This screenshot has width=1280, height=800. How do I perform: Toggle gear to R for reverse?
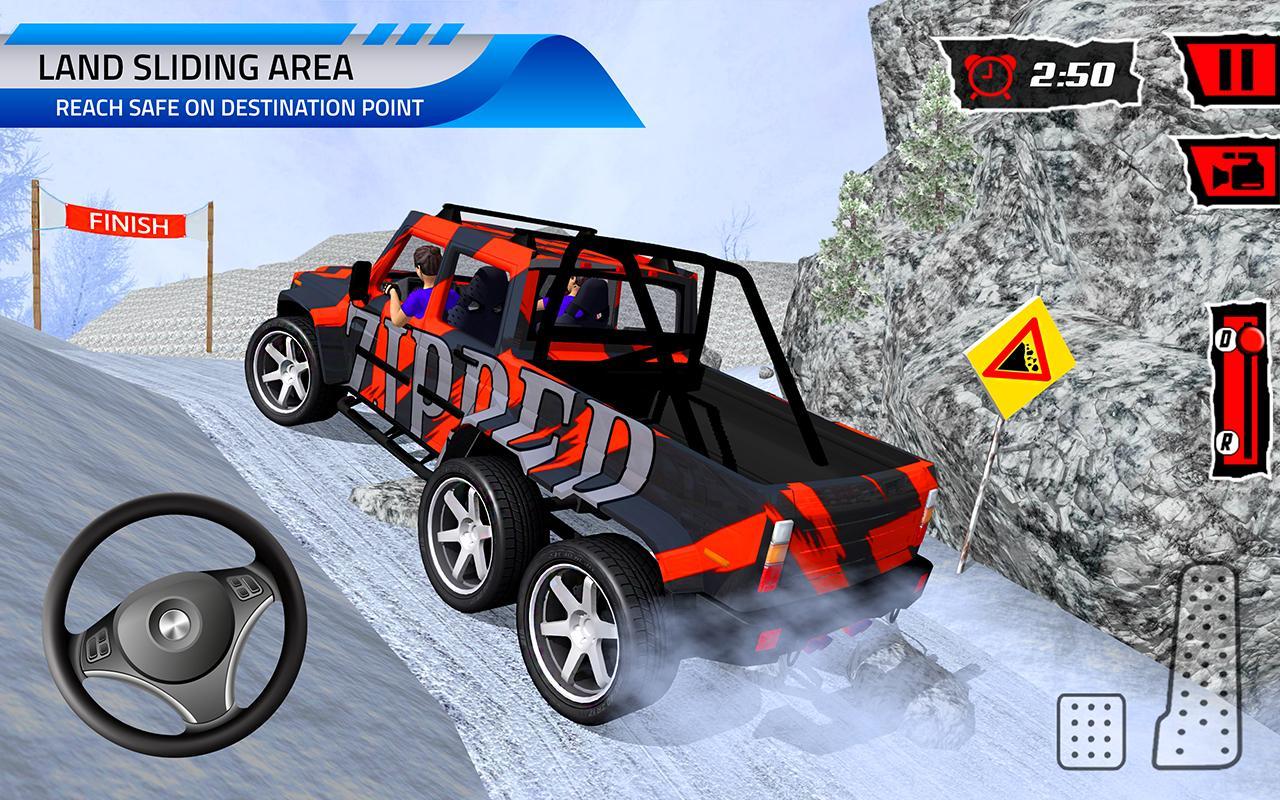(x=1227, y=438)
